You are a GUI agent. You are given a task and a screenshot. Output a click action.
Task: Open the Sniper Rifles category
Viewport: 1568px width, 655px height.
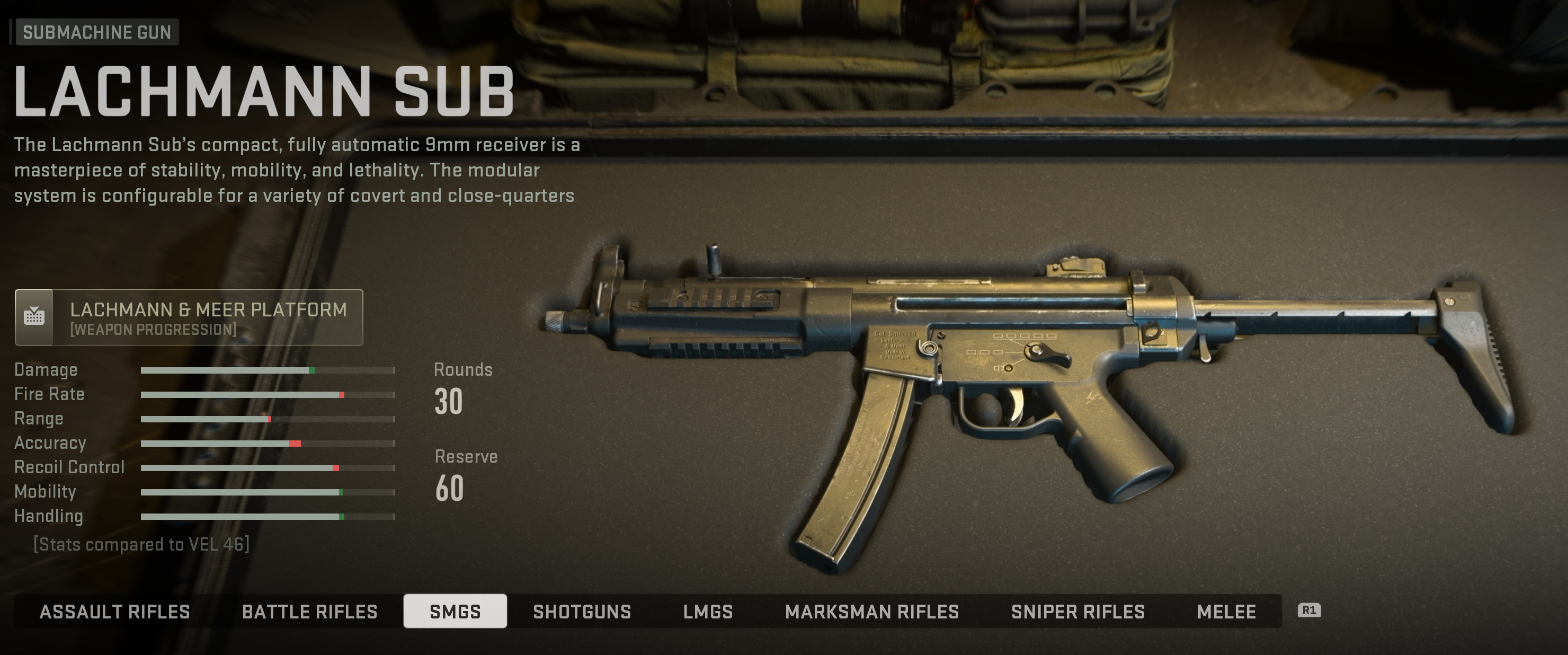pyautogui.click(x=1077, y=611)
